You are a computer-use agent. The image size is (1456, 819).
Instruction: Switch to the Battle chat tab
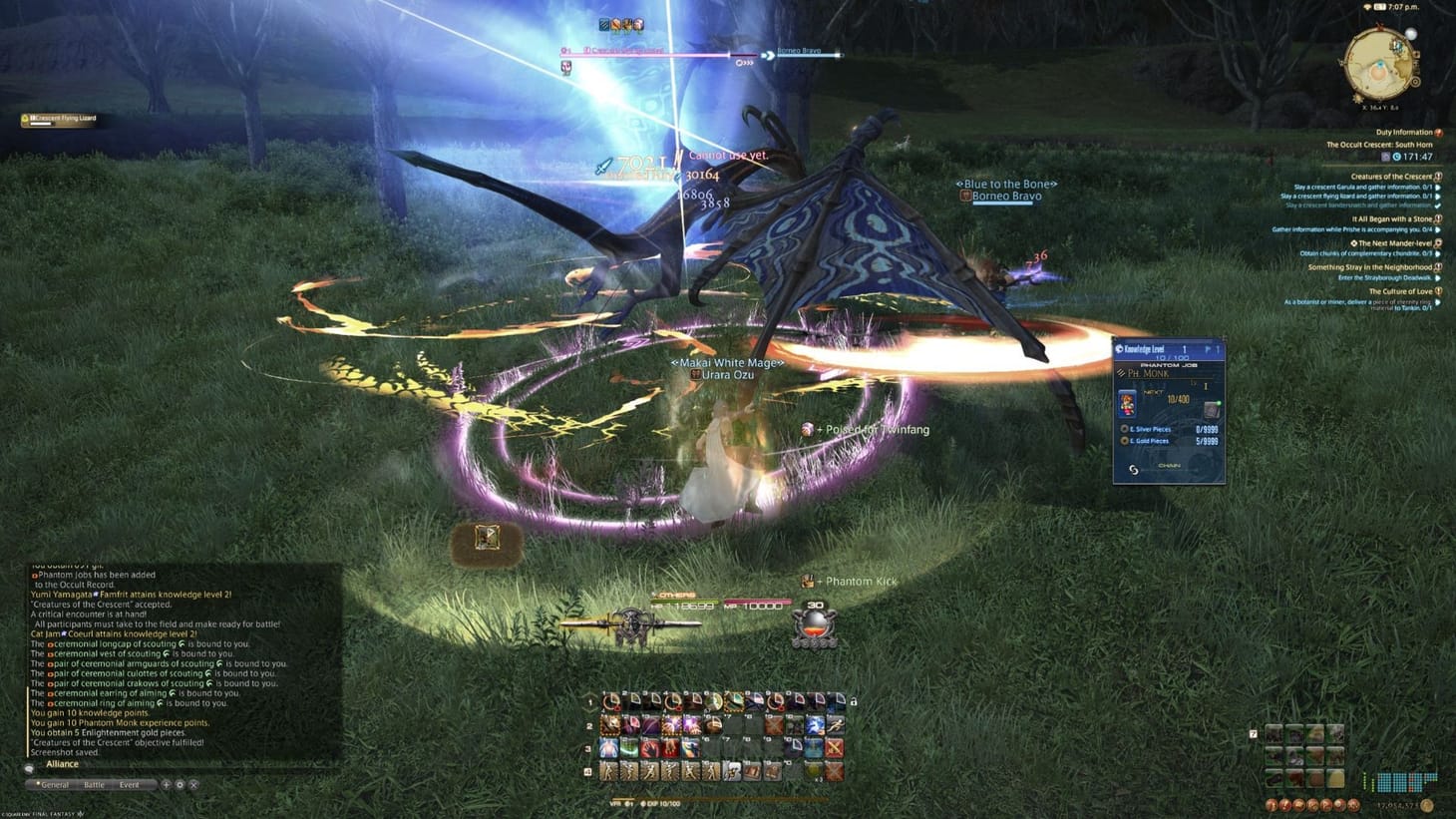(x=94, y=784)
